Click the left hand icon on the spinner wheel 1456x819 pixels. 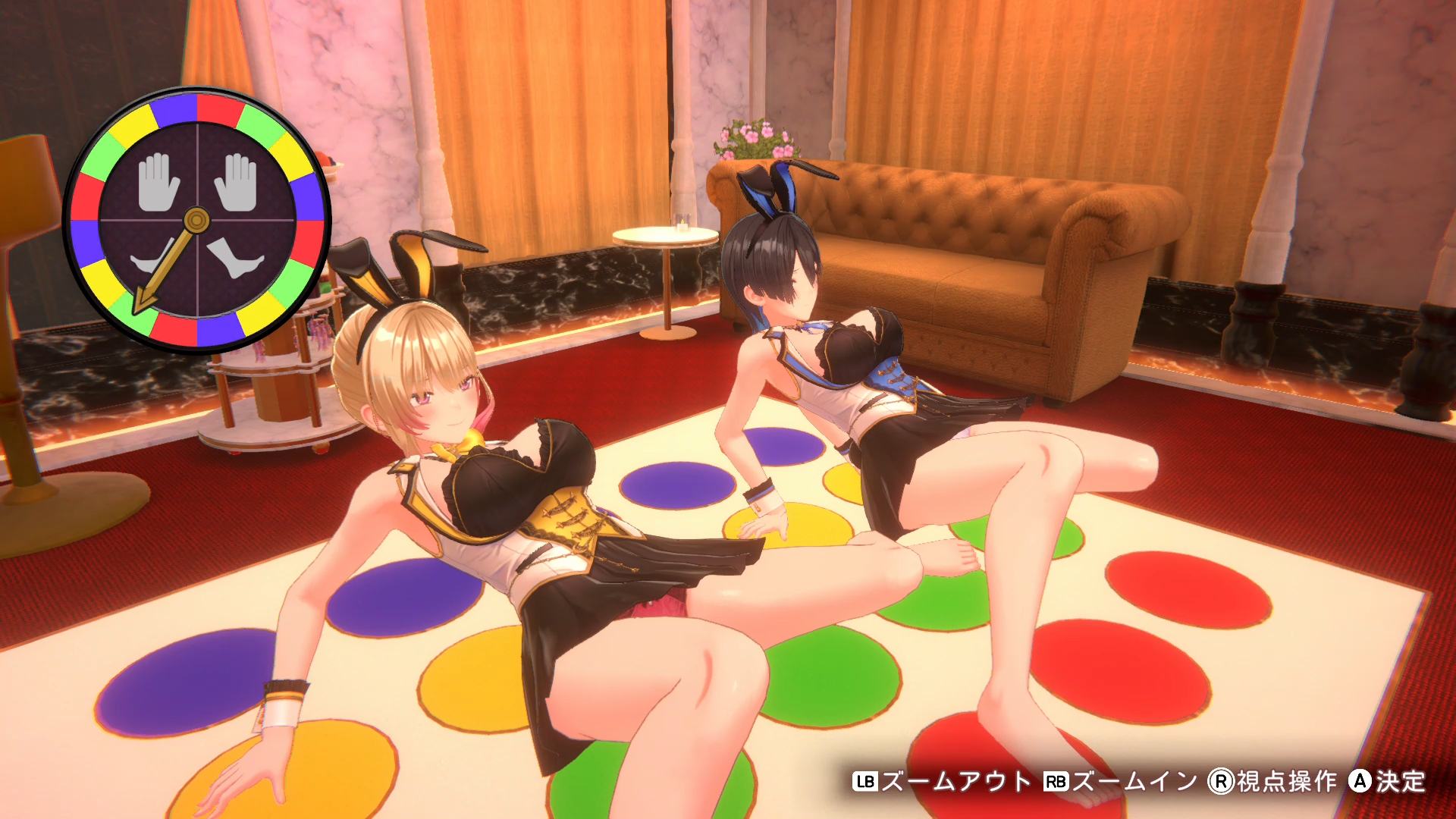pos(157,182)
